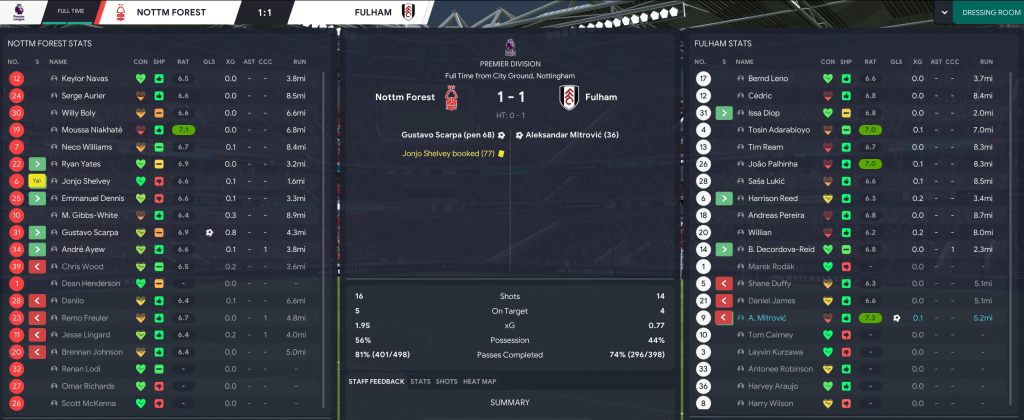Select Moussa Niakhaté's player row

pyautogui.click(x=91, y=130)
